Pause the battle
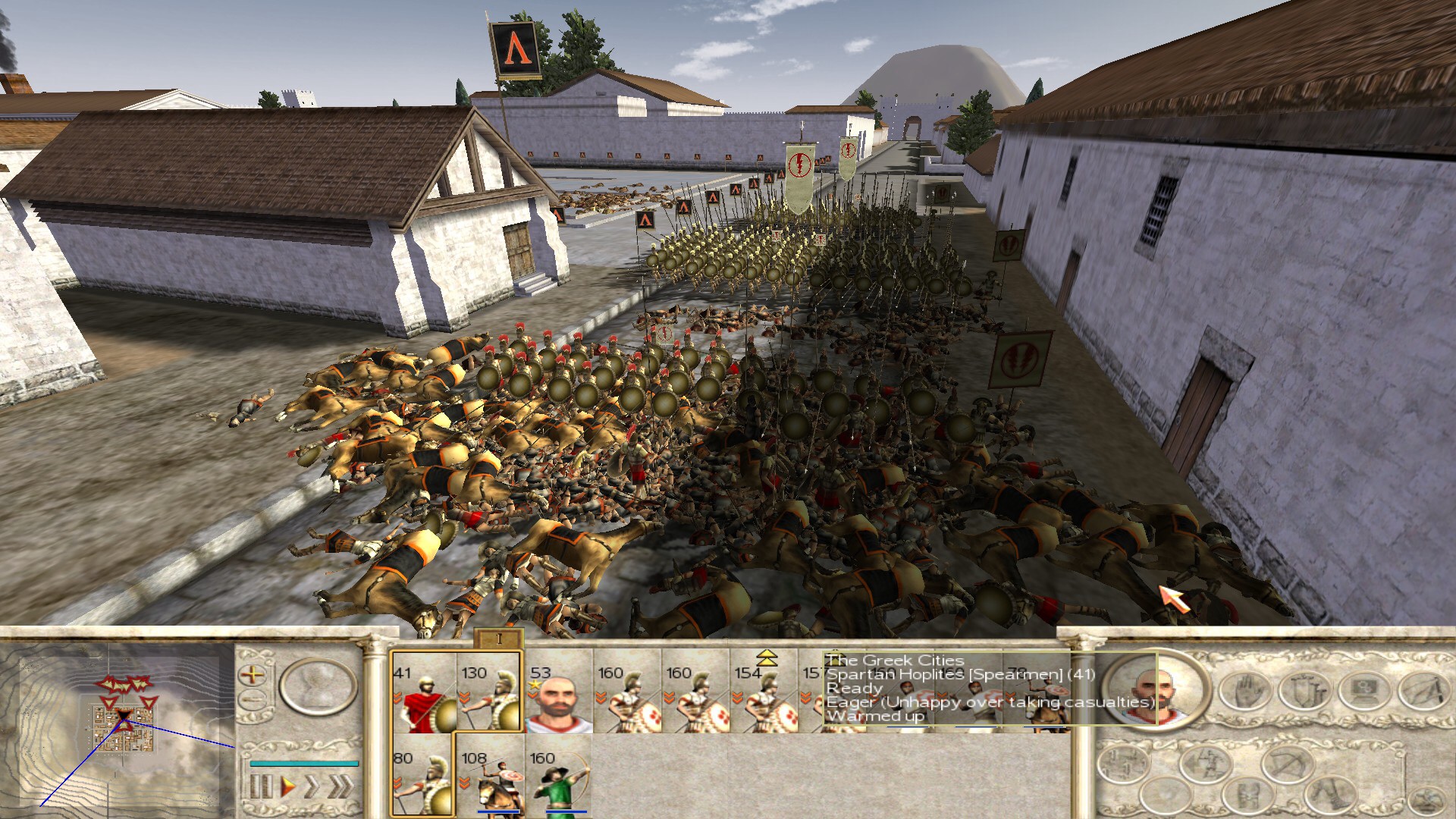Viewport: 1456px width, 819px height. 260,786
